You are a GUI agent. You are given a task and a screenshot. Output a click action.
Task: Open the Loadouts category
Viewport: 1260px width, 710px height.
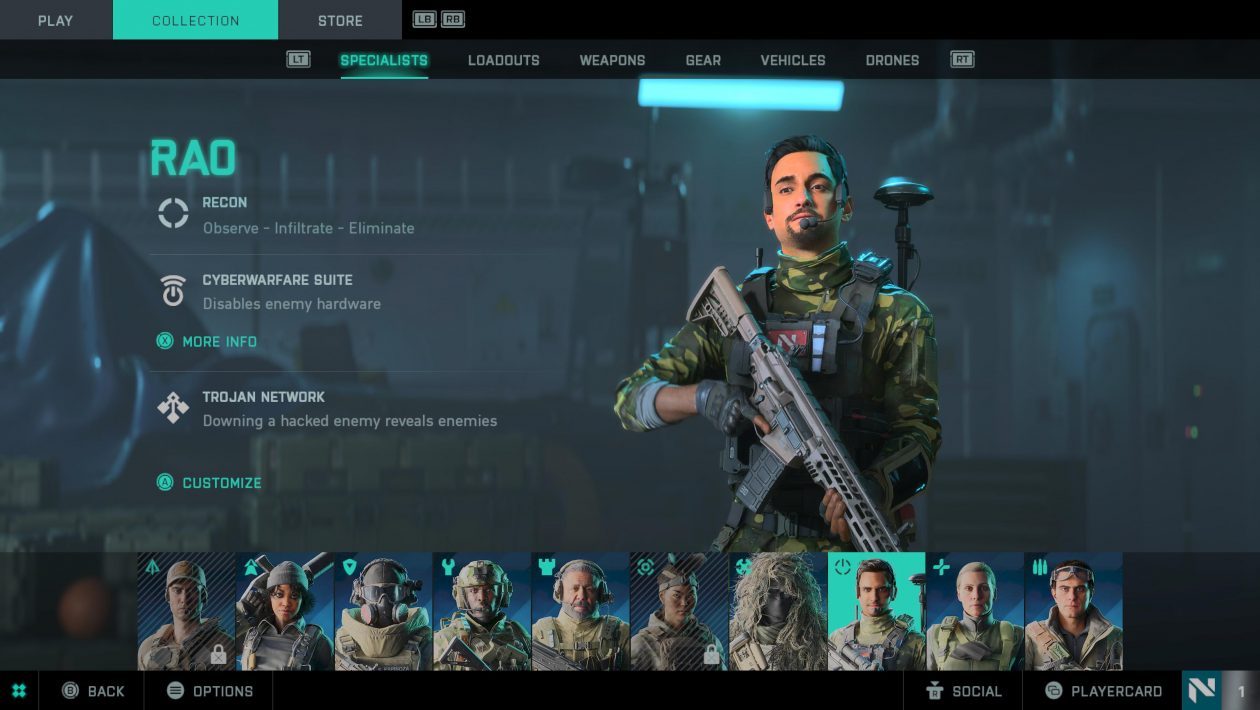coord(503,60)
